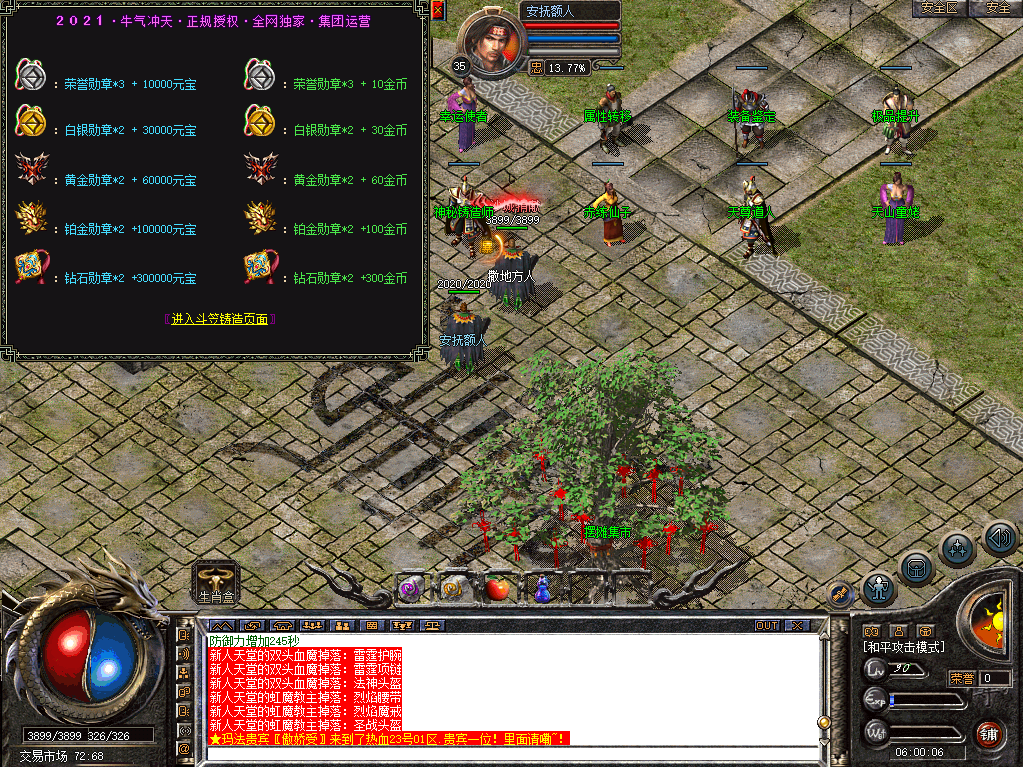Focus the chat text input line
1023x767 pixels.
click(x=510, y=752)
